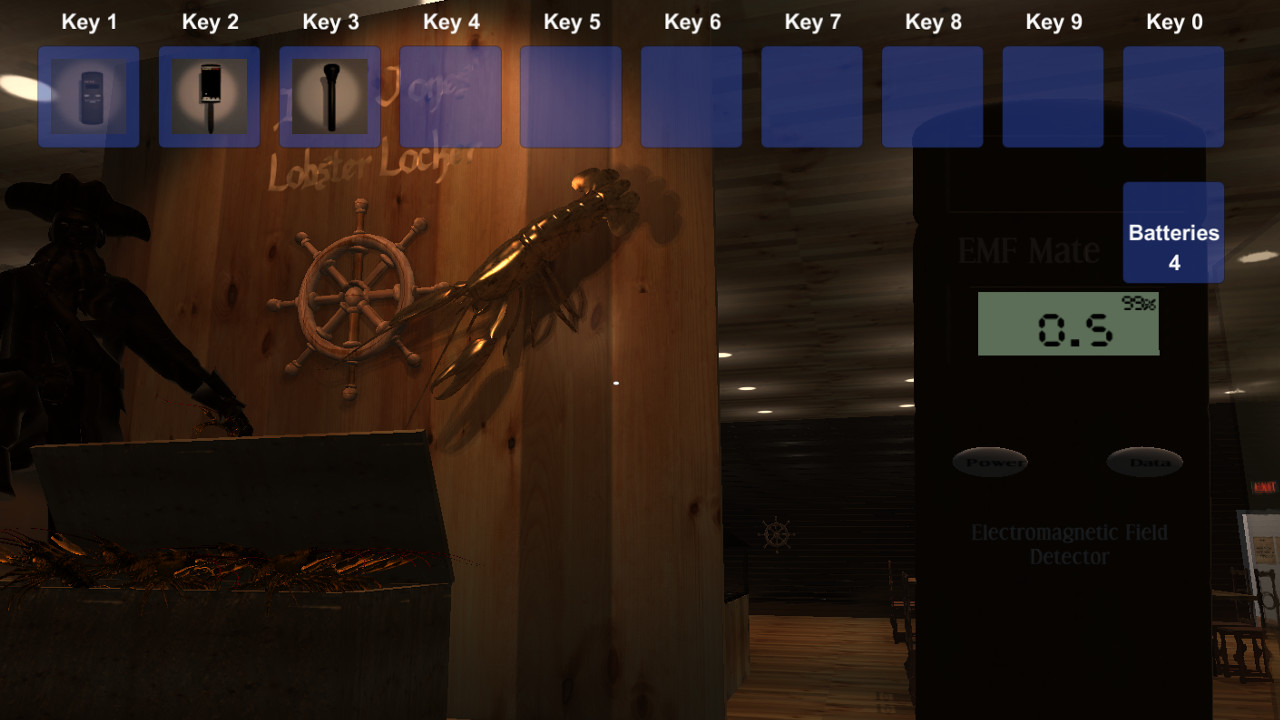Click the Key 8 hotbar slot
This screenshot has height=720, width=1280.
[932, 95]
